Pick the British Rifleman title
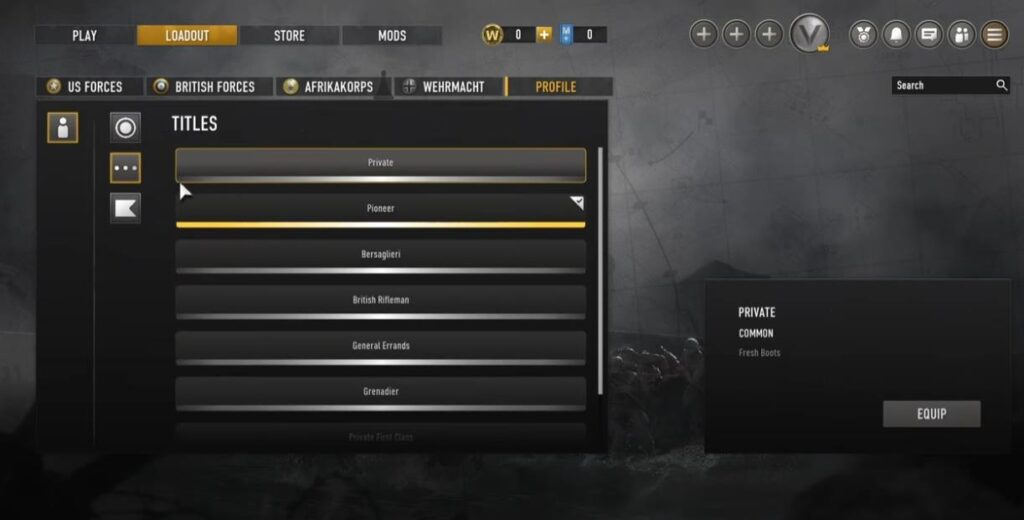Image resolution: width=1024 pixels, height=520 pixels. click(380, 300)
